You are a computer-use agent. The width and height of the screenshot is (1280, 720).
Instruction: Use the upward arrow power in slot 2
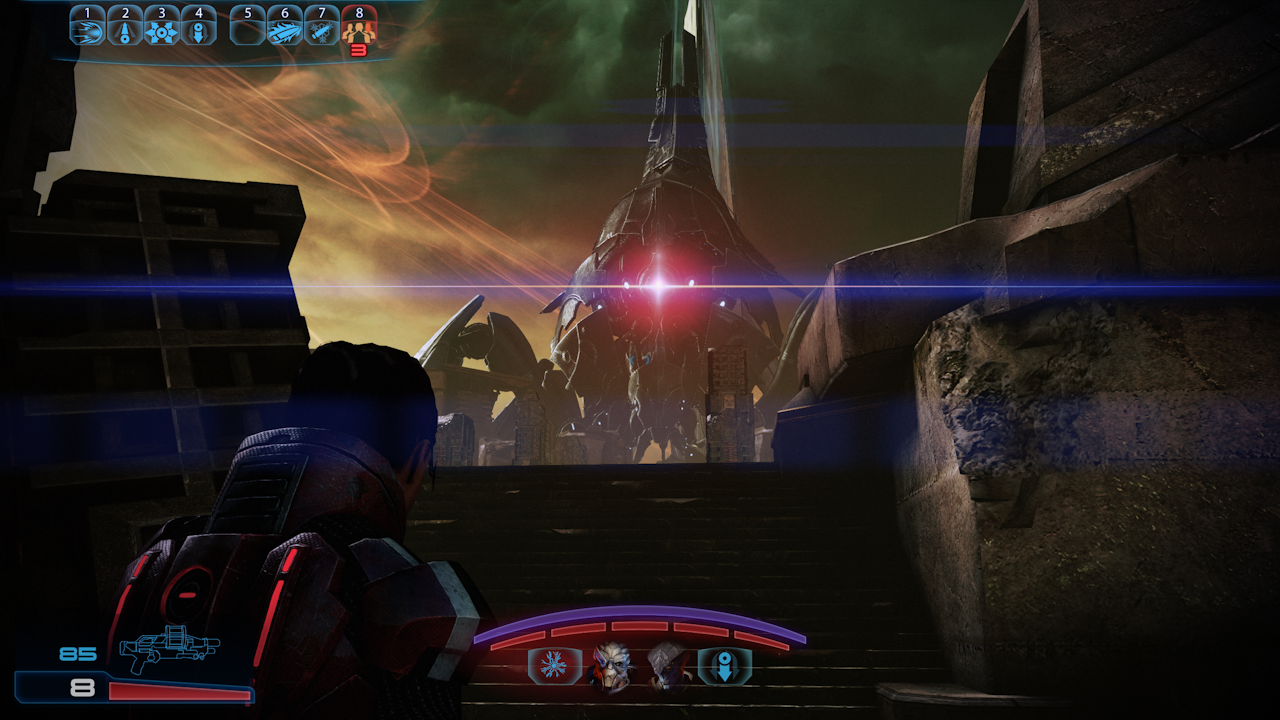[x=124, y=30]
